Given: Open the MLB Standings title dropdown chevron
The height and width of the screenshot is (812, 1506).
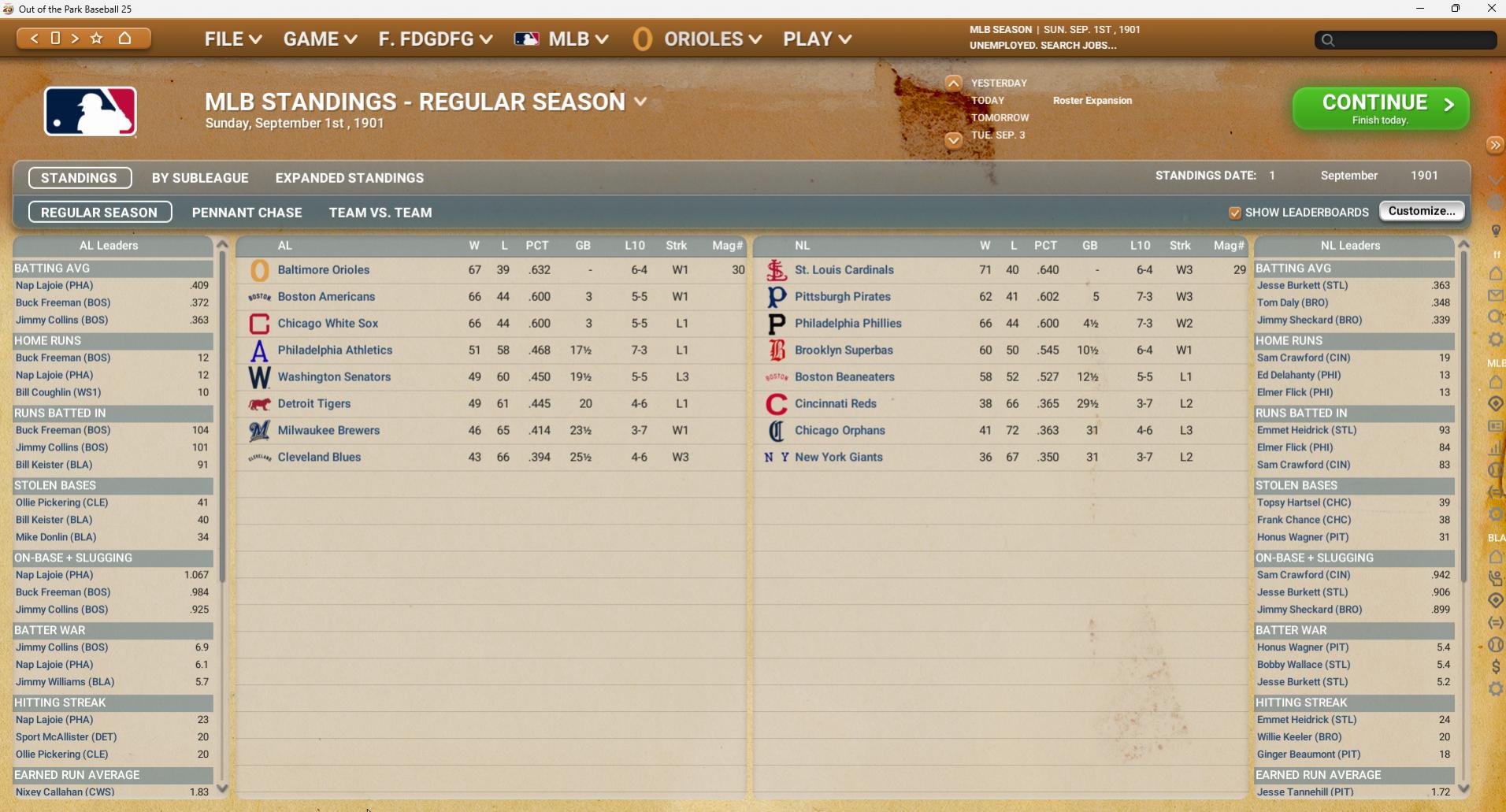Looking at the screenshot, I should click(640, 101).
